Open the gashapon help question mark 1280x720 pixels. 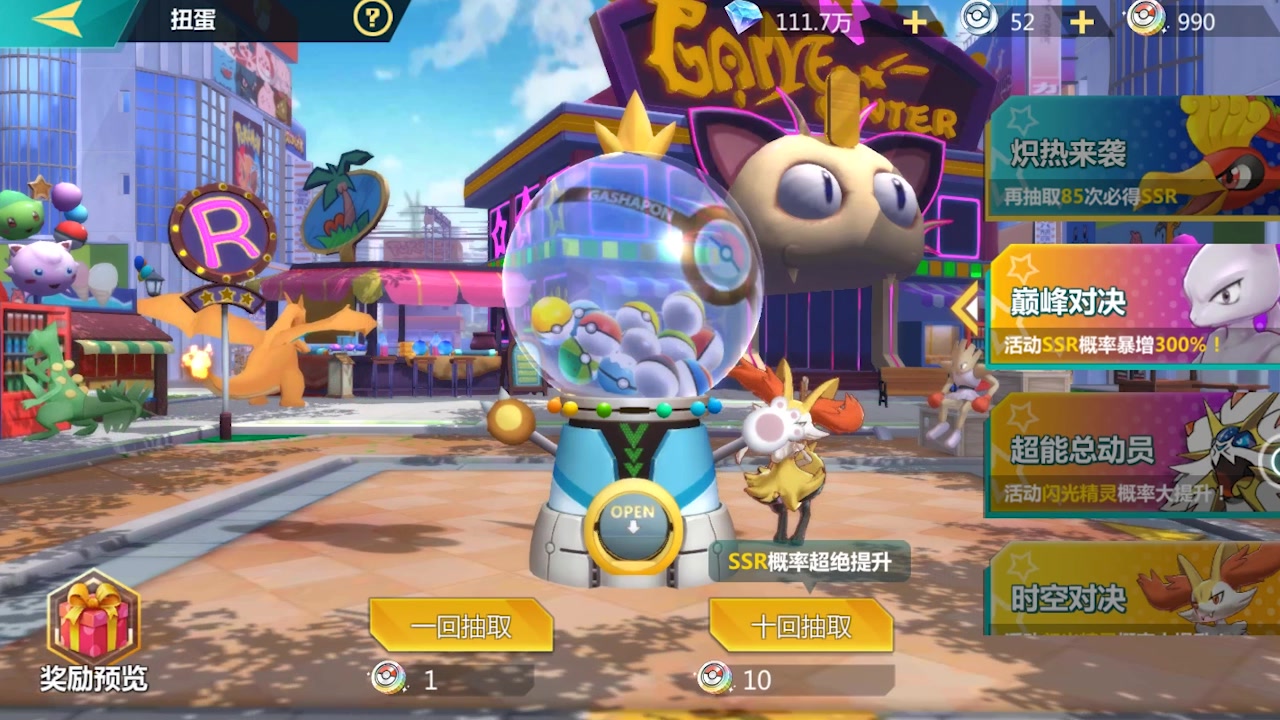372,19
